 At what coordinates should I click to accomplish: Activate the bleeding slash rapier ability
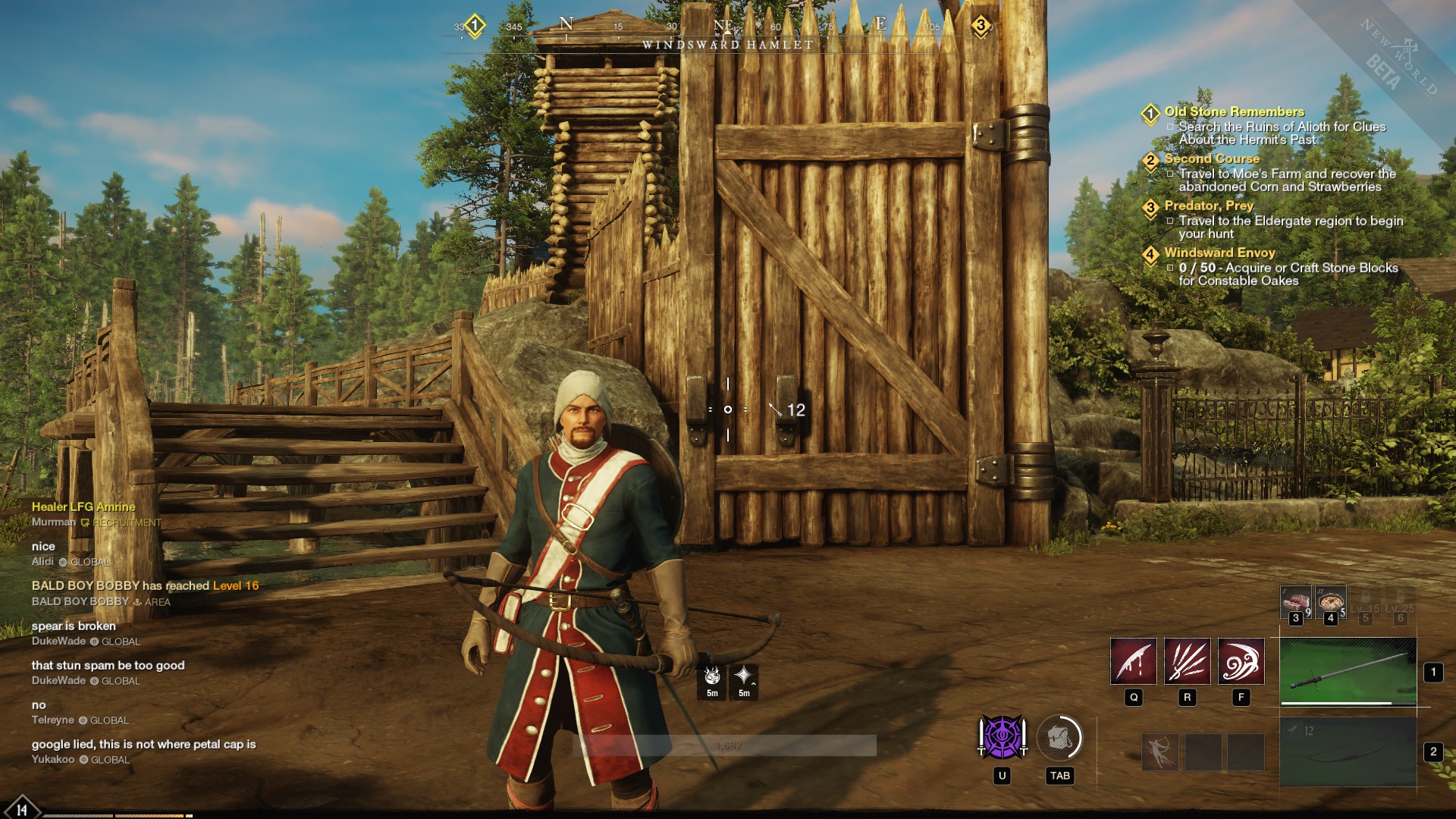point(1133,661)
